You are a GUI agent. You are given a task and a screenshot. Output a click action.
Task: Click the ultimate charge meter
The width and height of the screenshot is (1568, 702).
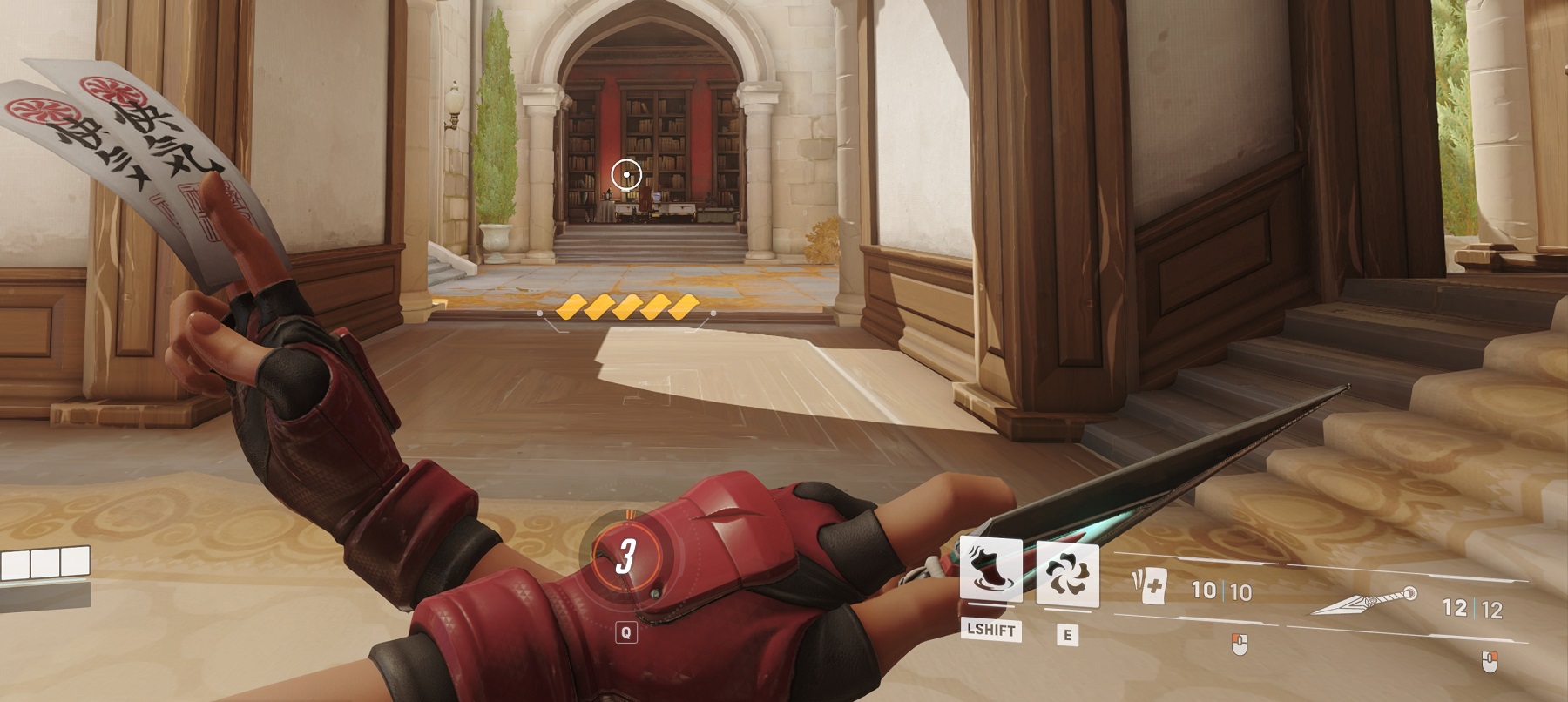(x=625, y=556)
